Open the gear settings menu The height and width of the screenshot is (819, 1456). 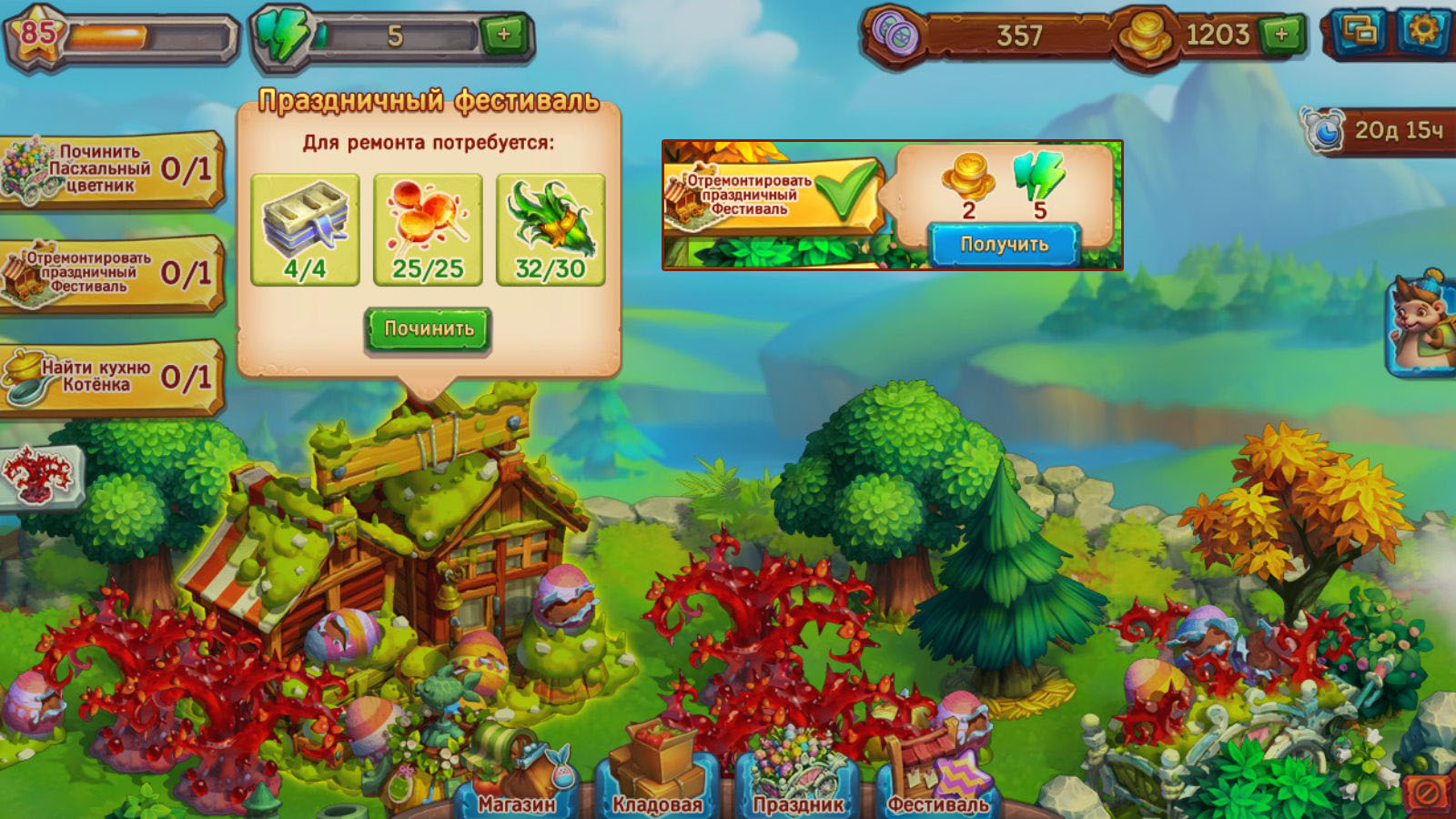tap(1423, 32)
